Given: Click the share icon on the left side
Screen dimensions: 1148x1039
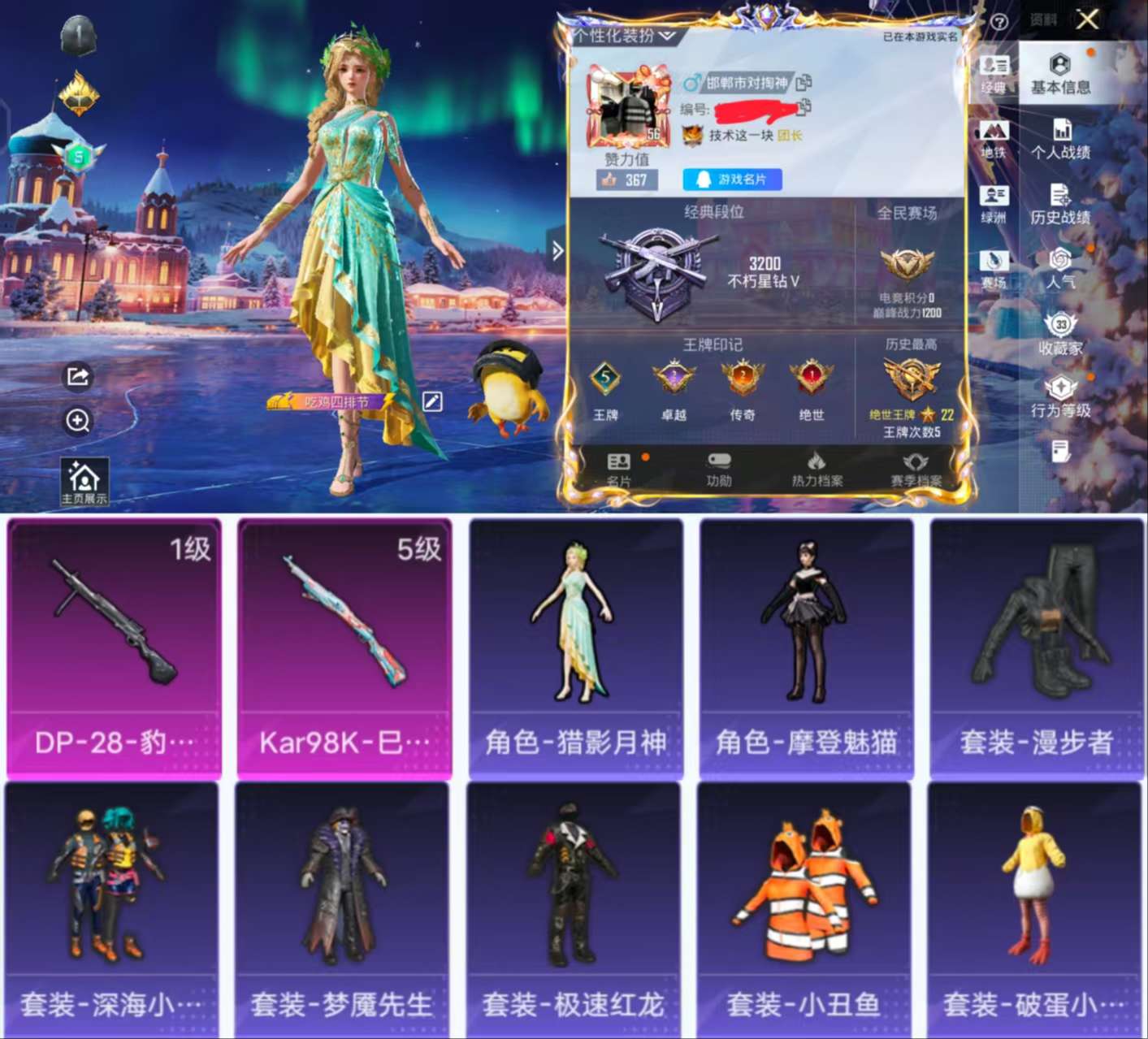Looking at the screenshot, I should [x=78, y=376].
